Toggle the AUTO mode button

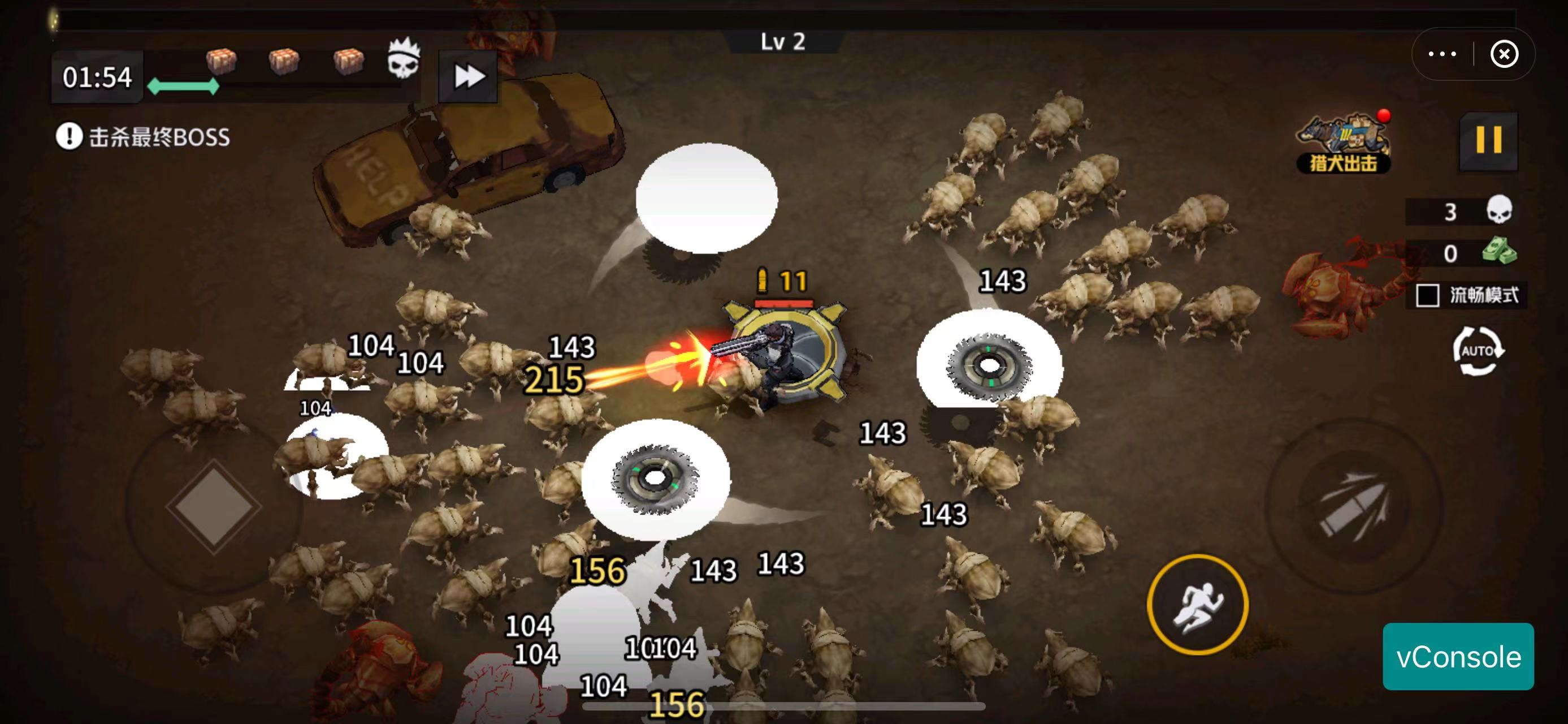[x=1478, y=351]
